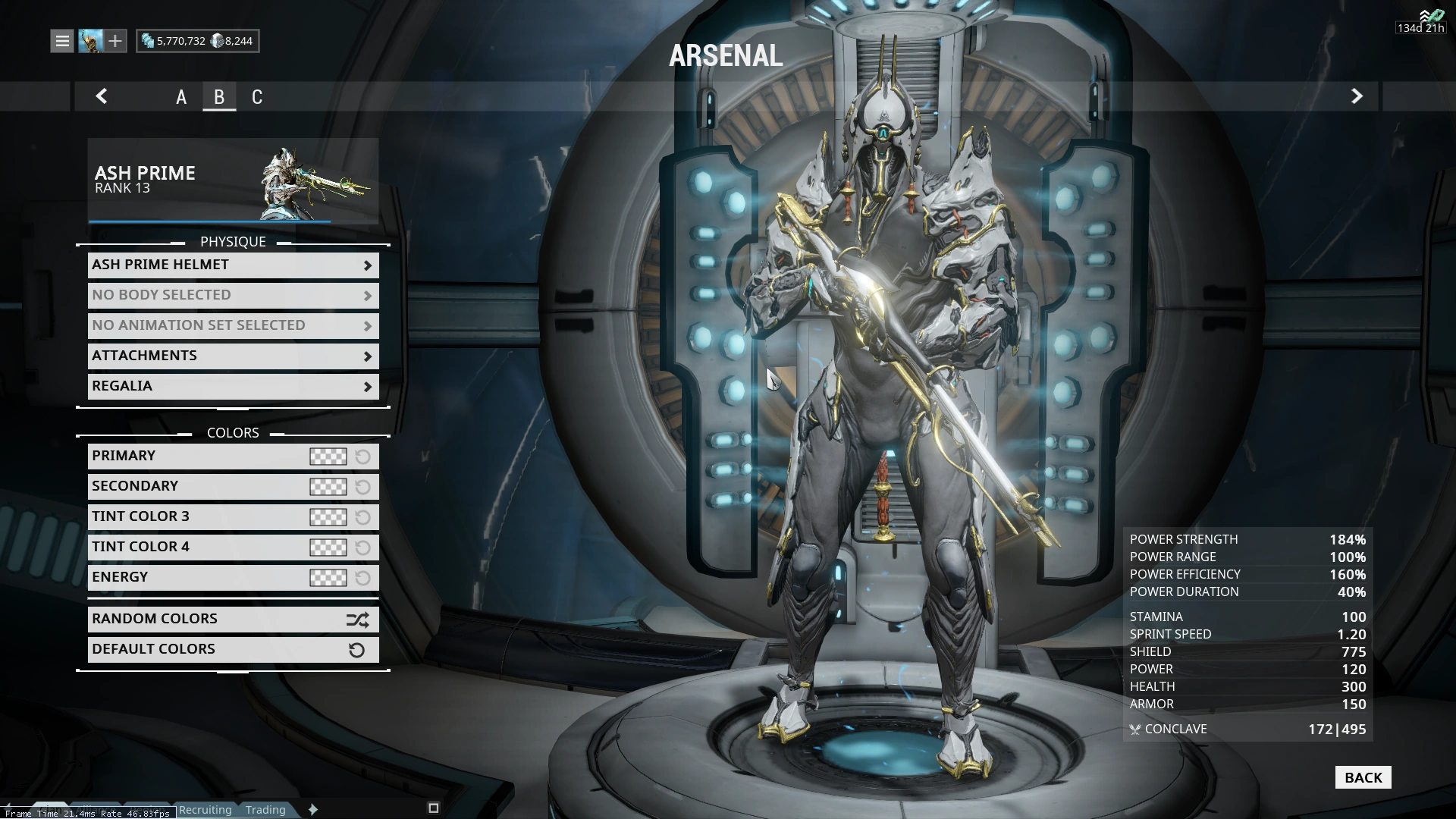Click the plus button beside the avatar
This screenshot has height=819, width=1456.
click(x=115, y=41)
